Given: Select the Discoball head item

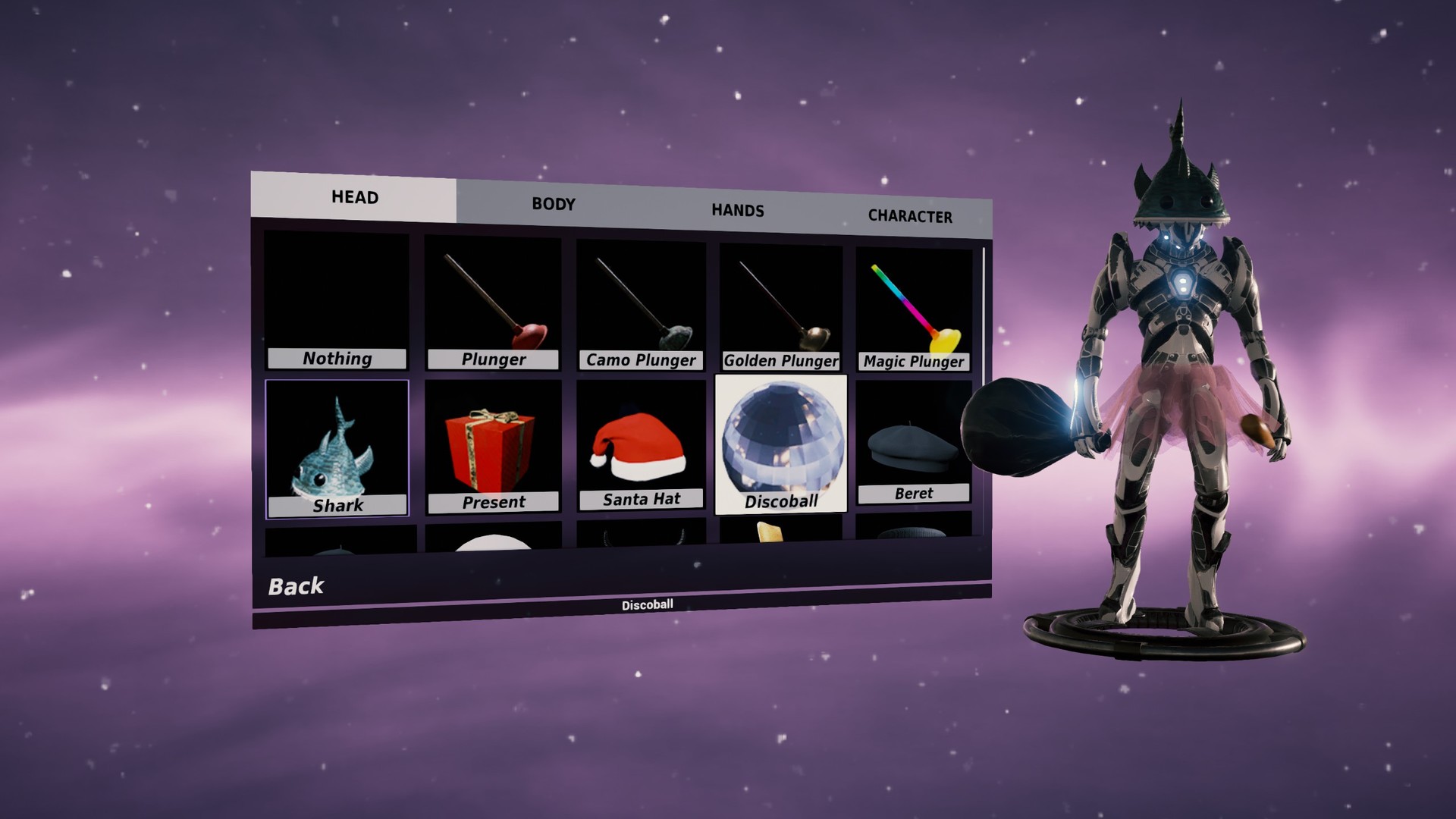Looking at the screenshot, I should click(x=781, y=444).
